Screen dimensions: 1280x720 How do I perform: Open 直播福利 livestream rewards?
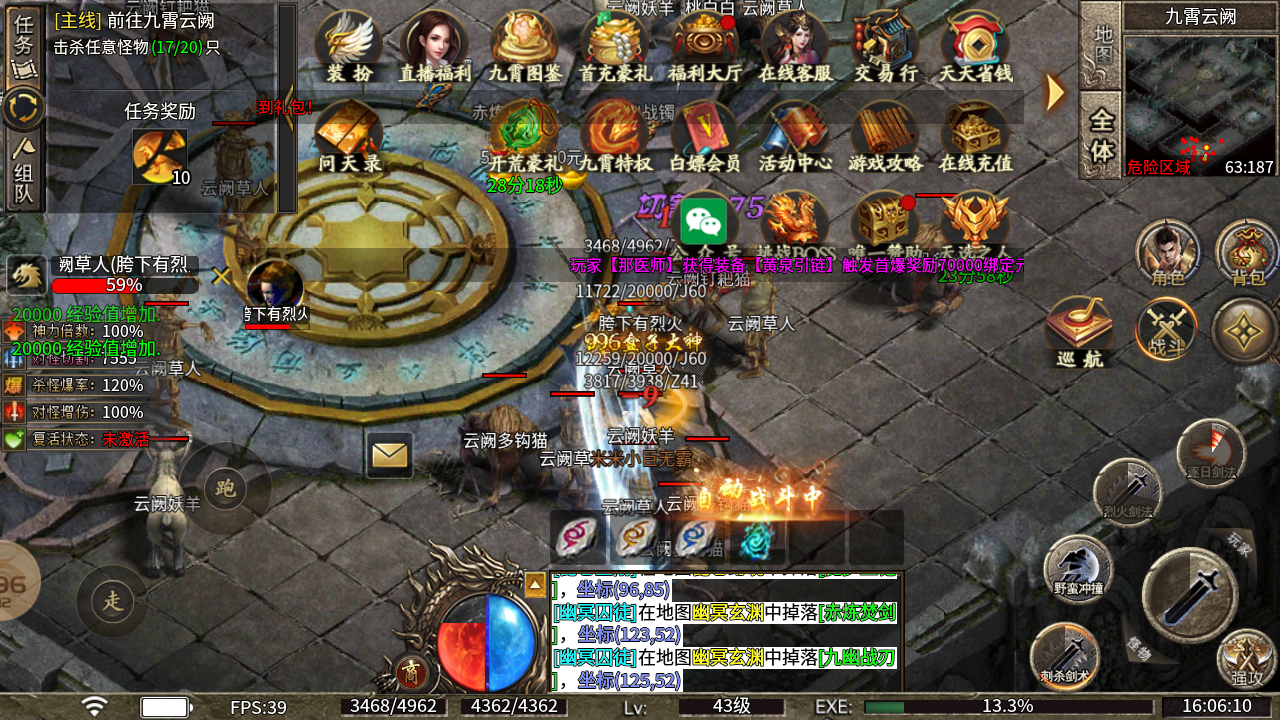click(434, 47)
